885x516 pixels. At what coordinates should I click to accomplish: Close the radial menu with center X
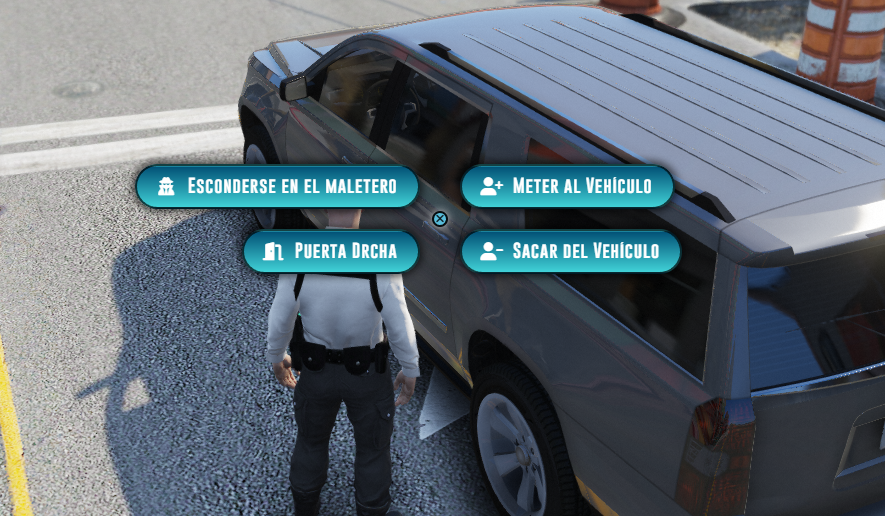pos(440,219)
